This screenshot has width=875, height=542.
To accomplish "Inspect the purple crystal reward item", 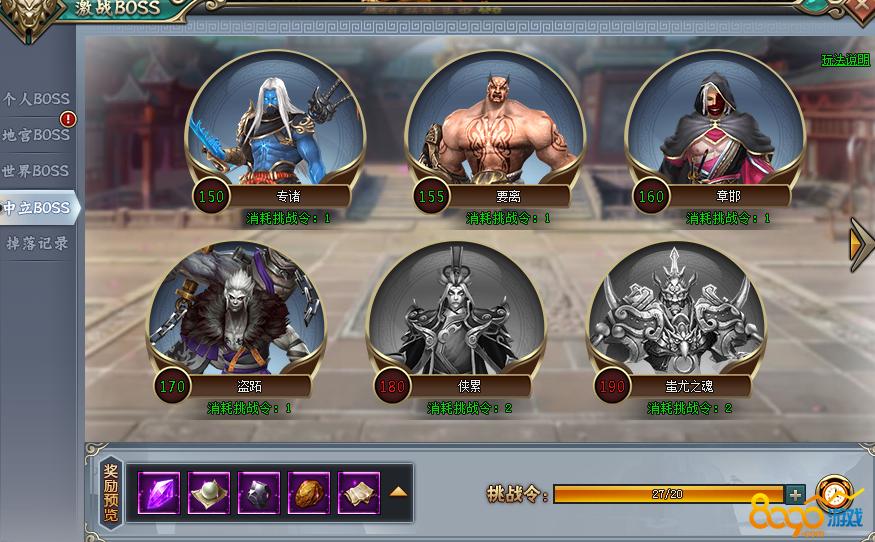I will tap(159, 492).
